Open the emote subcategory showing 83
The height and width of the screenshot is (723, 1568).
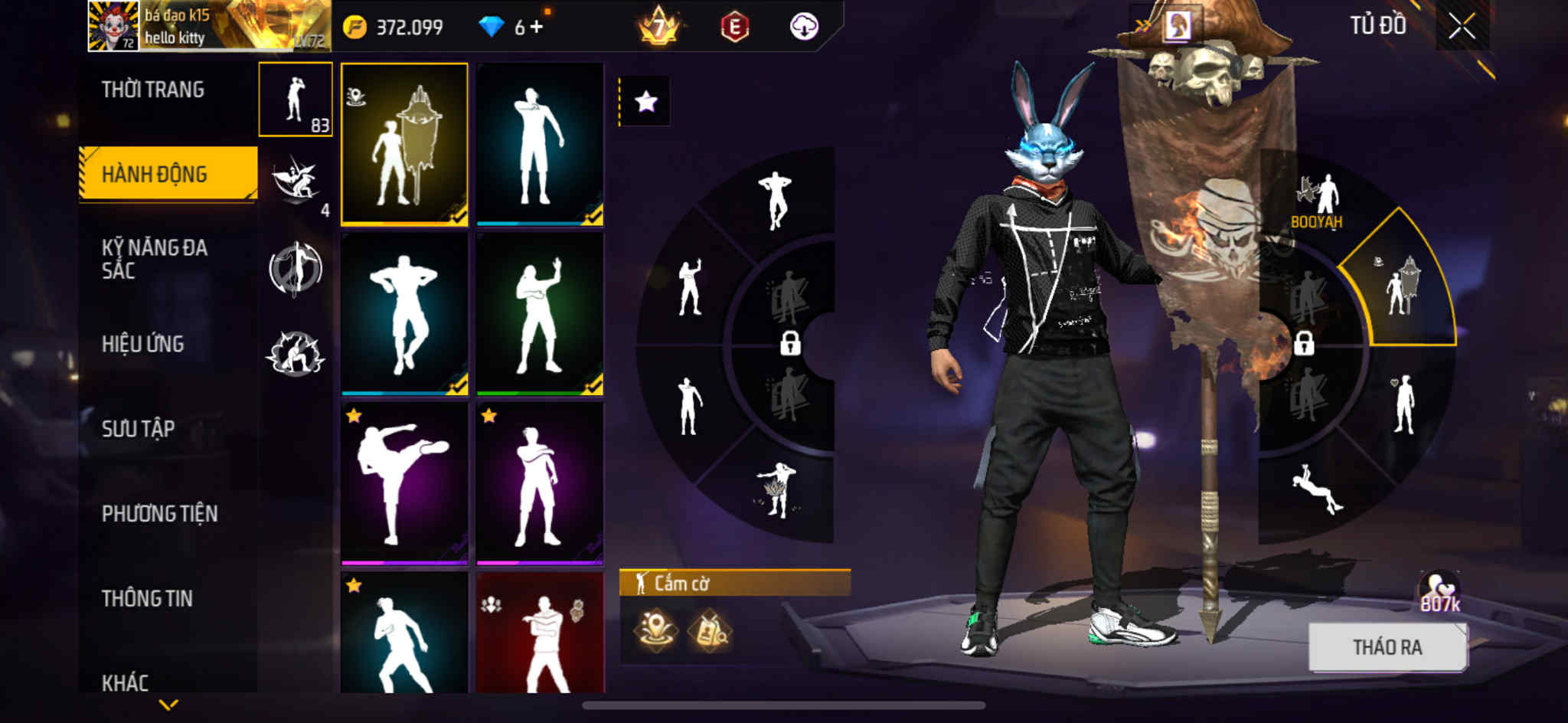(296, 100)
